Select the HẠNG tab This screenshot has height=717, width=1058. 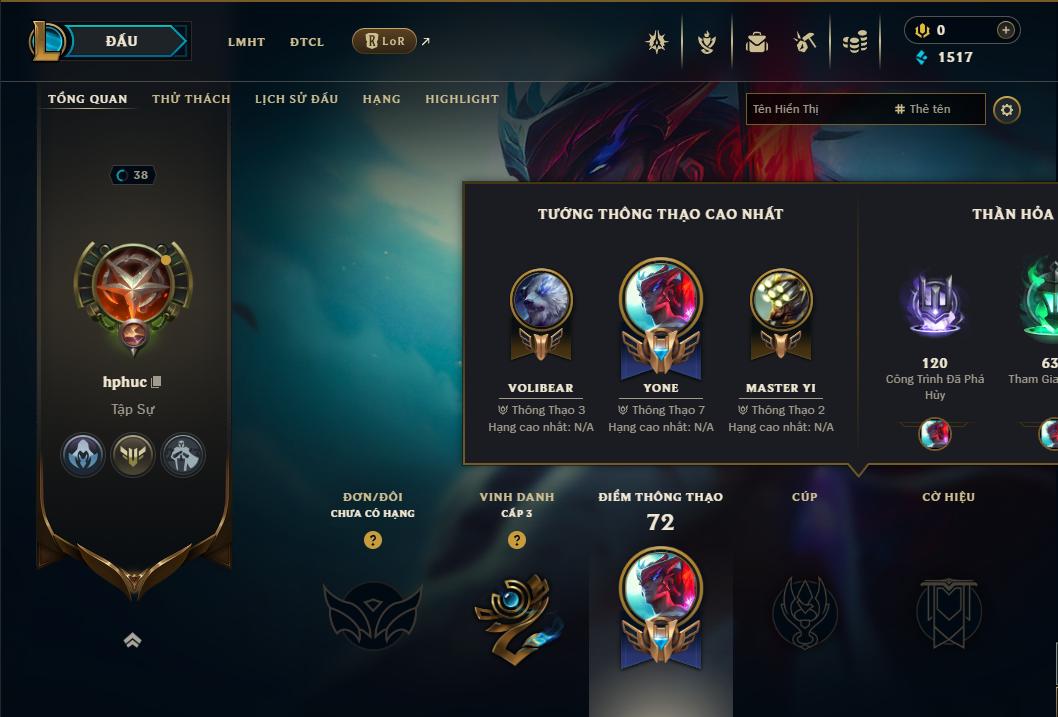pyautogui.click(x=381, y=99)
